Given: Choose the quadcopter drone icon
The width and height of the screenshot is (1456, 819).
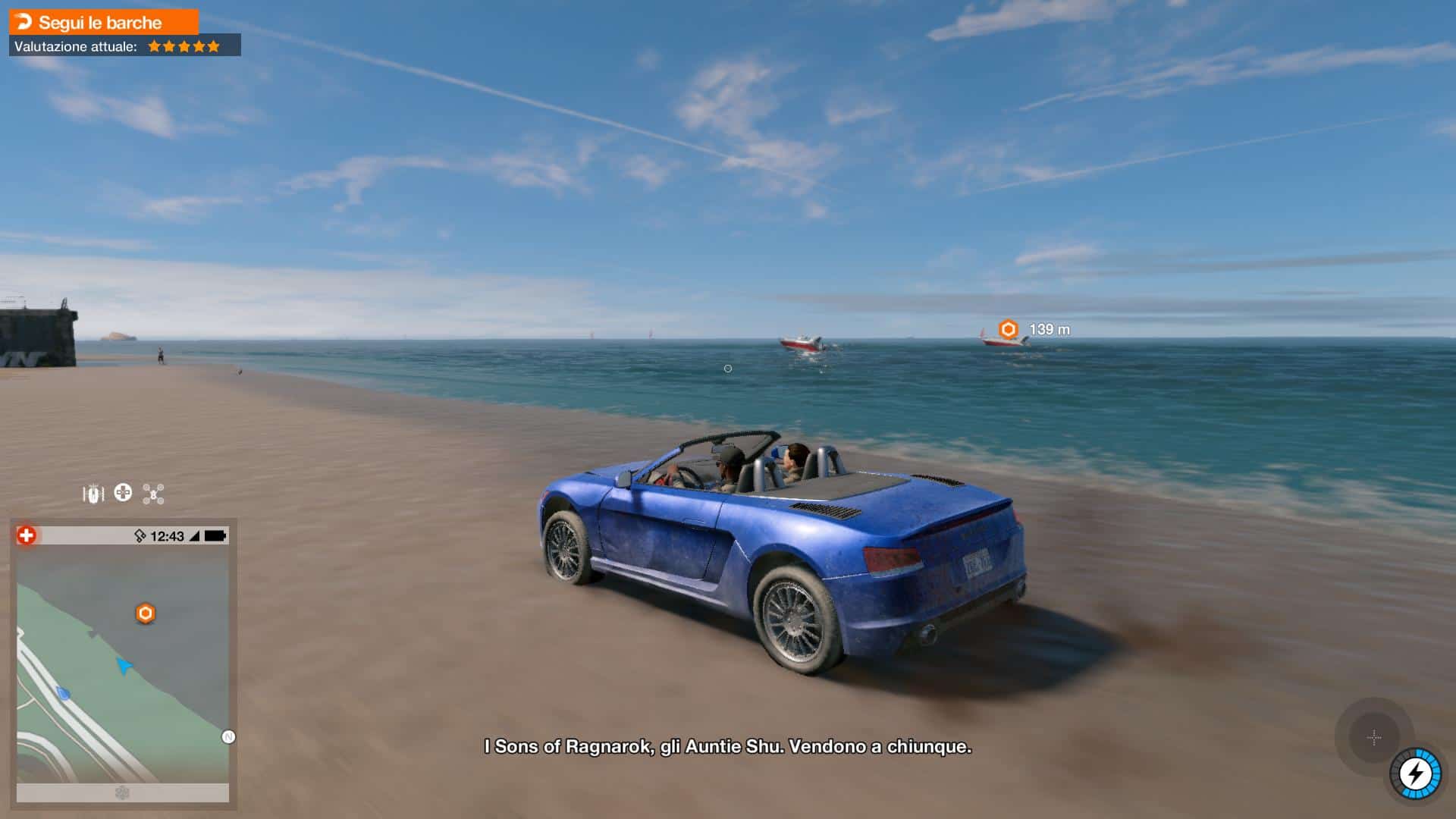Looking at the screenshot, I should pyautogui.click(x=153, y=494).
